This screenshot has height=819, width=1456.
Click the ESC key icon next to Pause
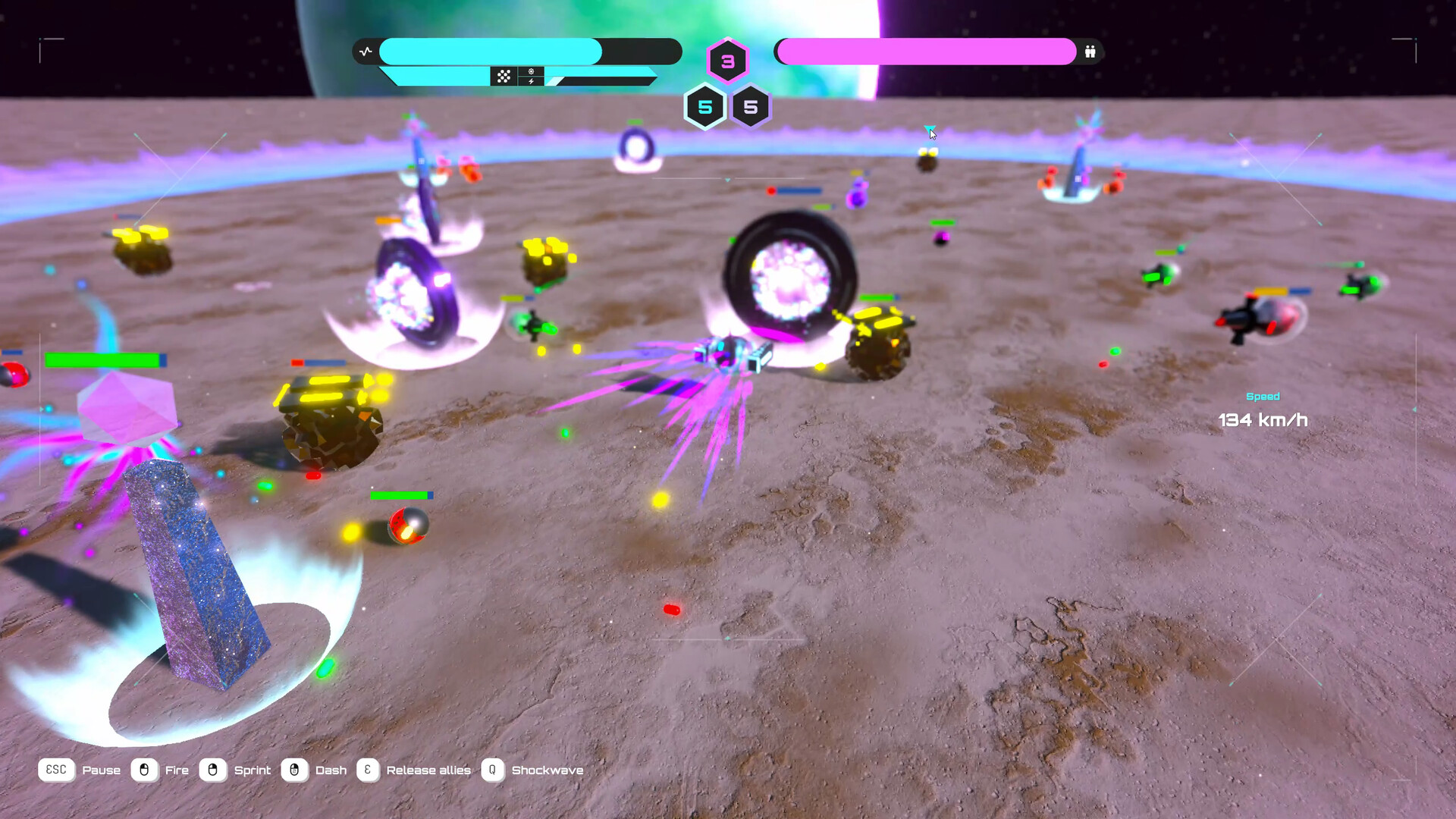(x=56, y=770)
